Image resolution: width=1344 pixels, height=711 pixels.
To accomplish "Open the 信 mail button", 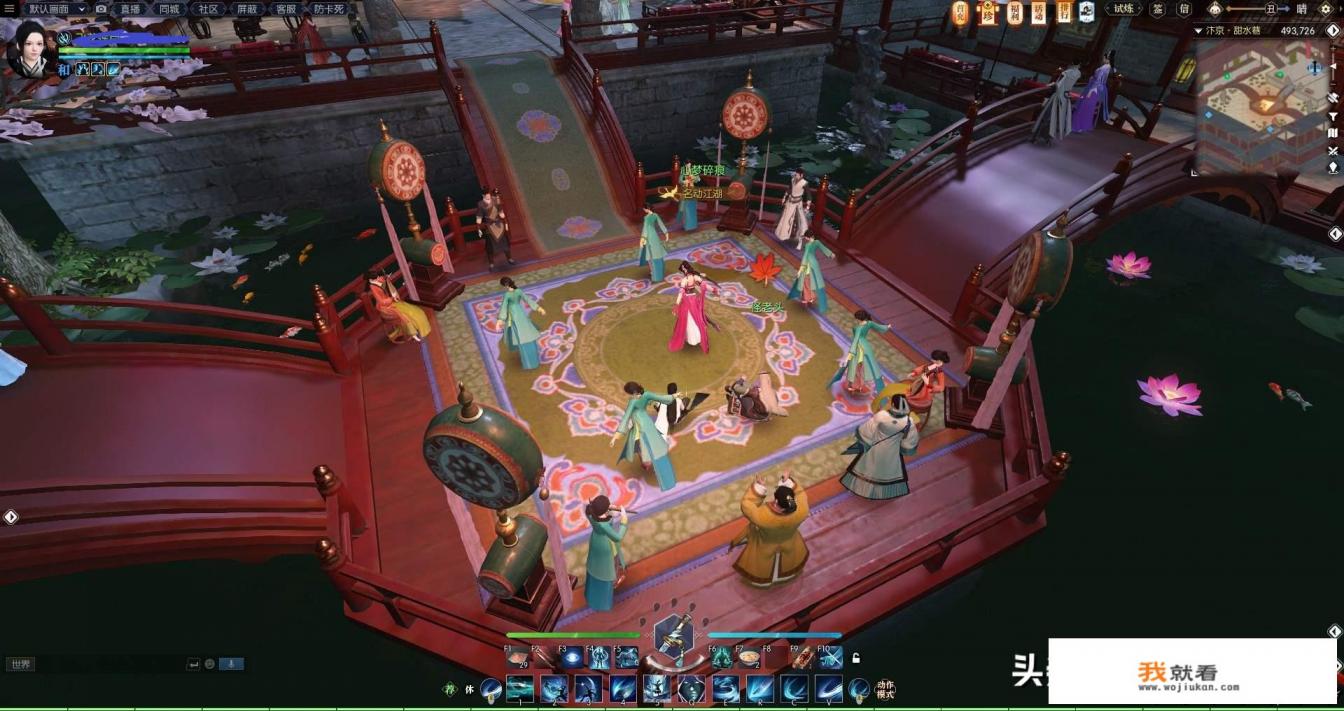I will [1184, 9].
